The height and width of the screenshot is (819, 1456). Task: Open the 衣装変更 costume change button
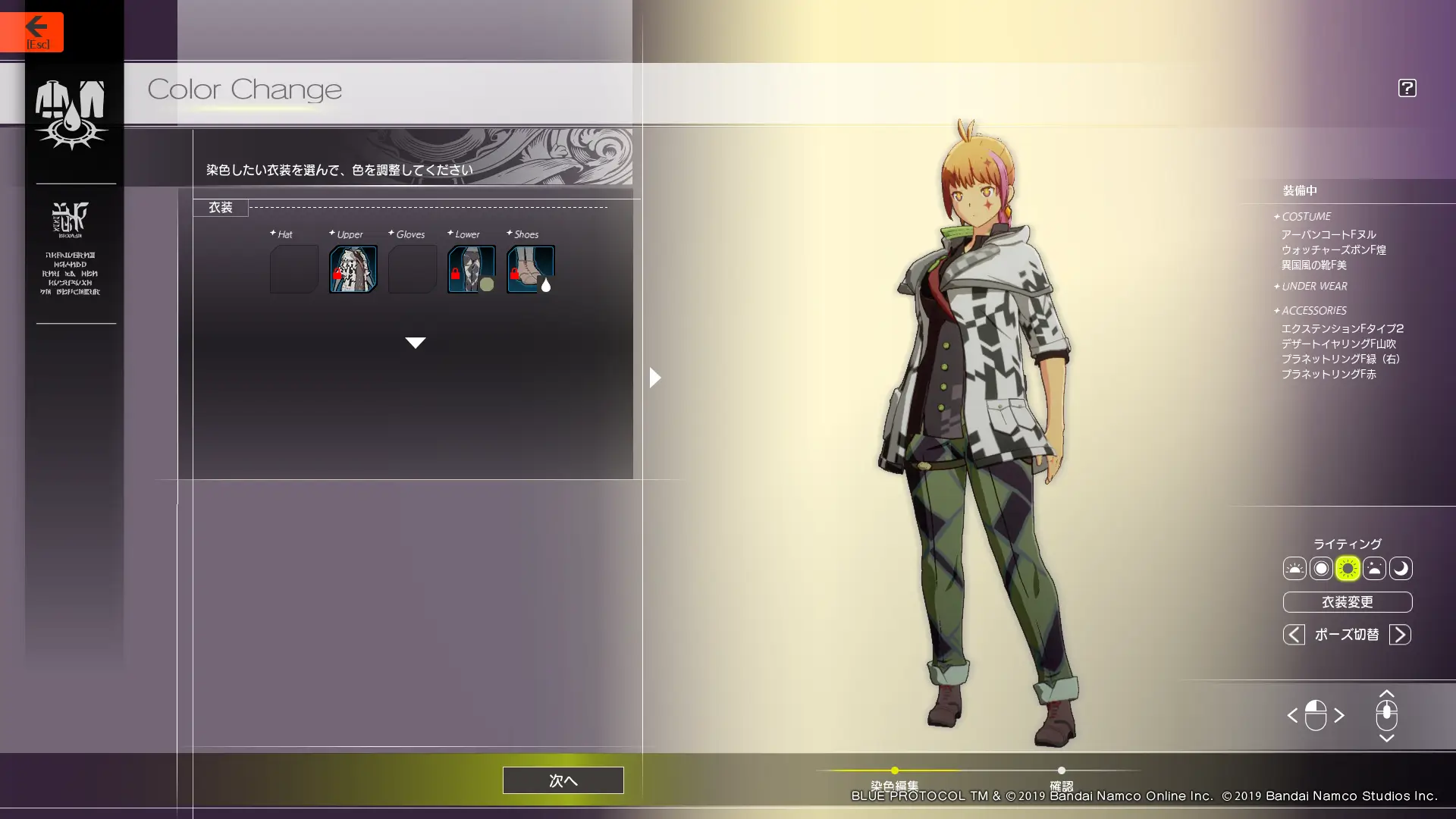point(1347,602)
